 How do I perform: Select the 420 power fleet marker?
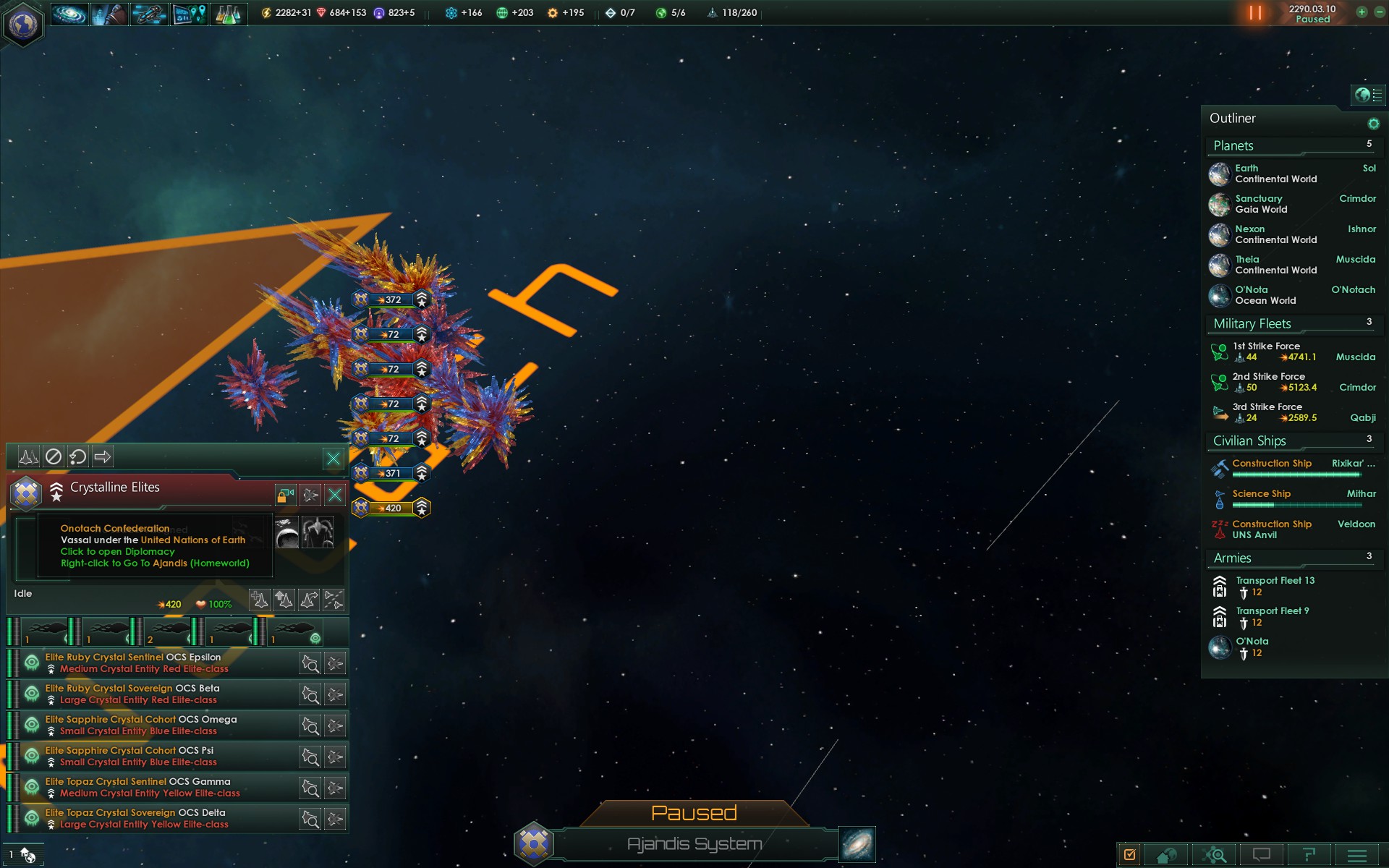click(391, 508)
